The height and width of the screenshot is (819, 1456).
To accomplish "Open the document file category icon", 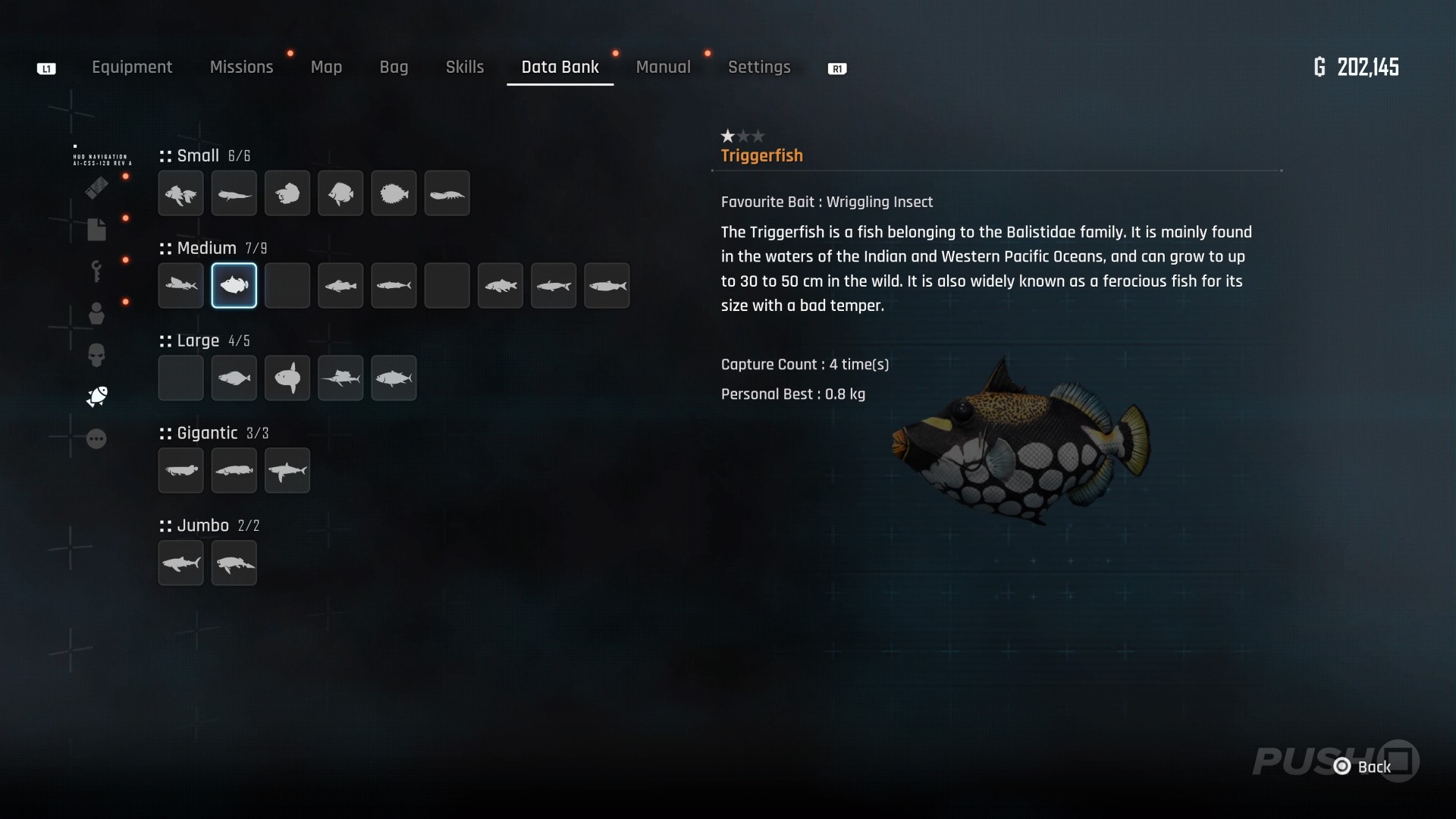I will (96, 230).
